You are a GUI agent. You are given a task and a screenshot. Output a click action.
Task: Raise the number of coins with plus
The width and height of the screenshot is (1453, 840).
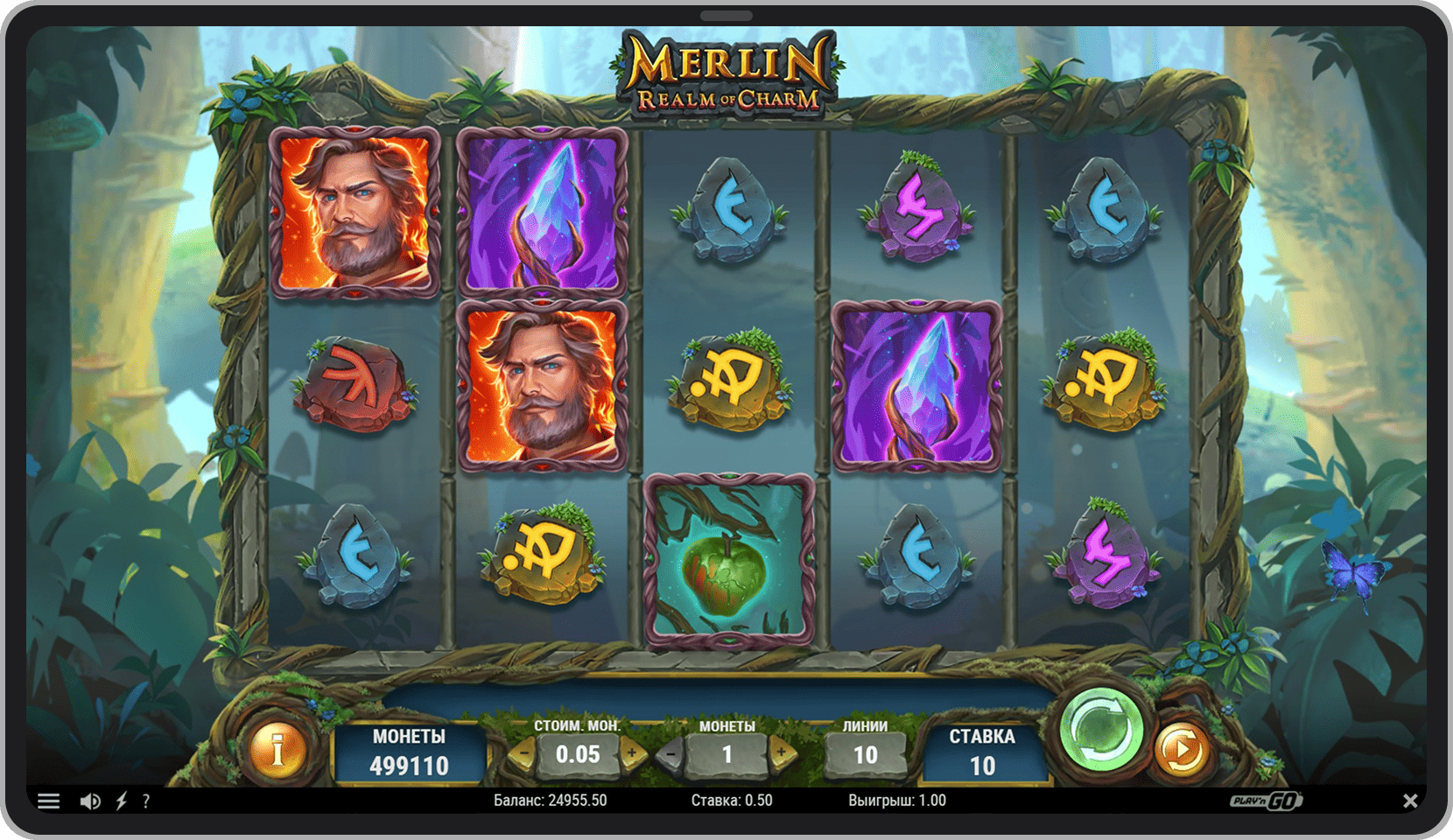click(x=782, y=753)
